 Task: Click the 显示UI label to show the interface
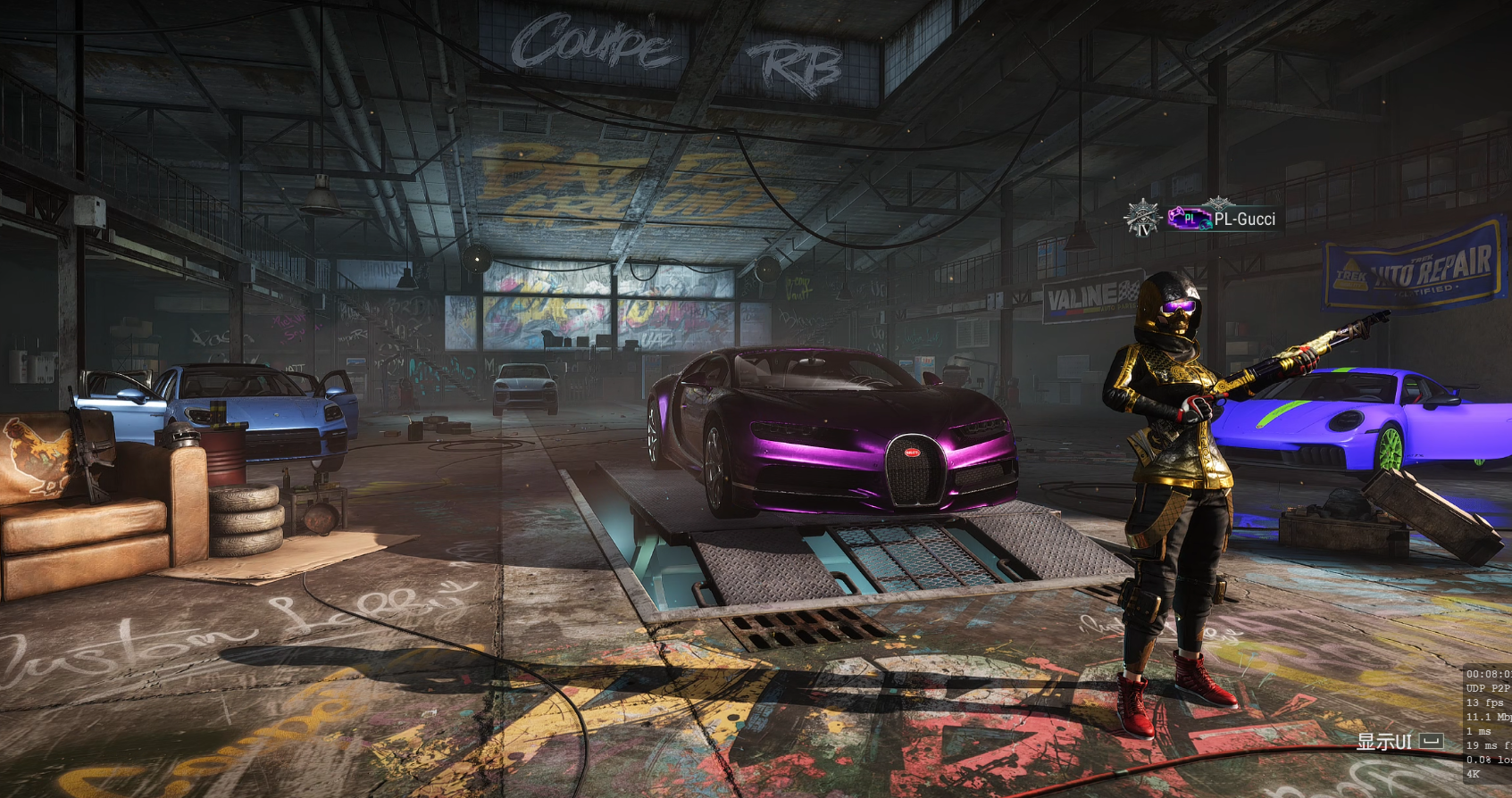tap(1384, 741)
